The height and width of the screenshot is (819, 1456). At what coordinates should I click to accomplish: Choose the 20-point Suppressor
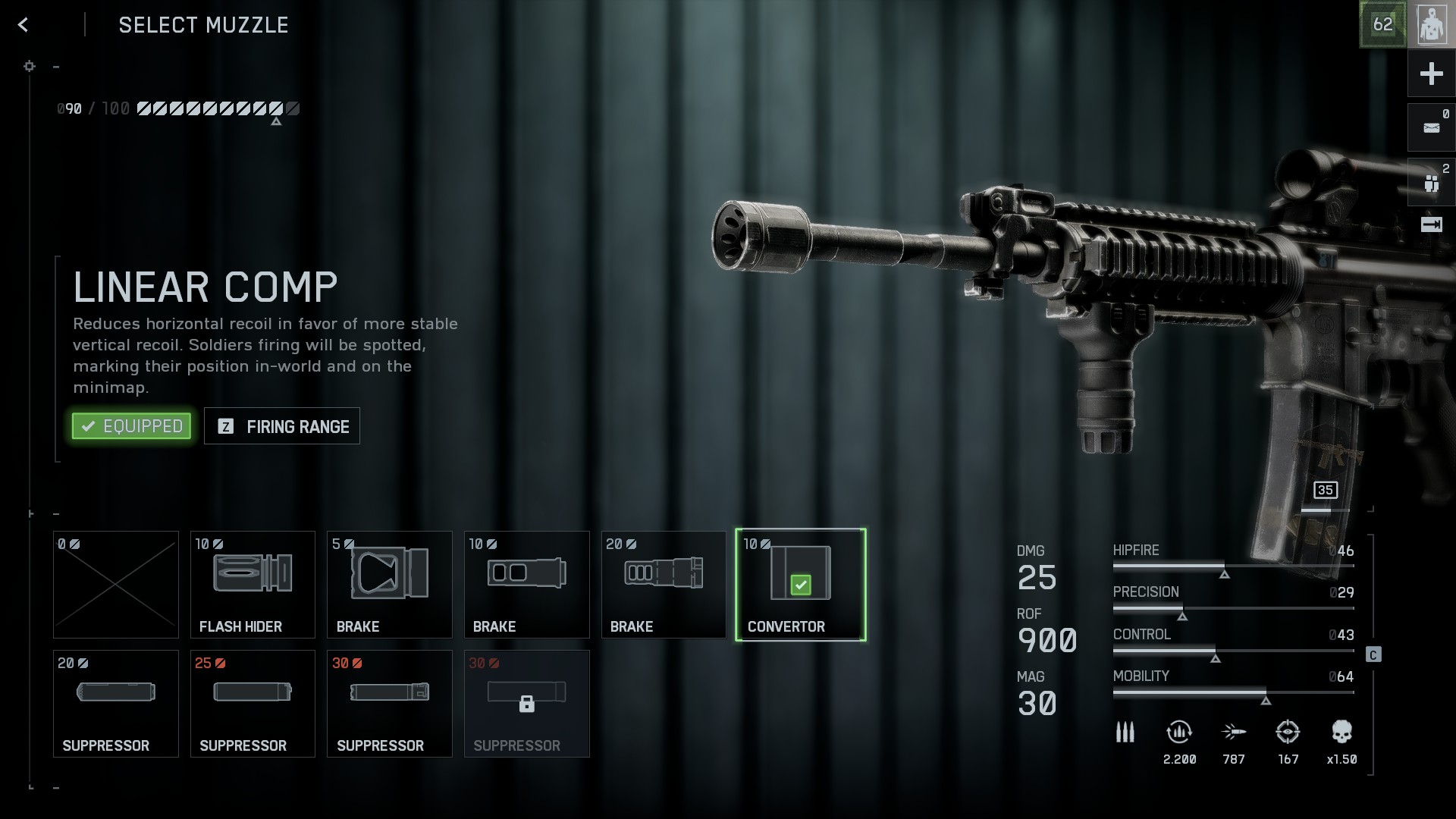click(116, 704)
